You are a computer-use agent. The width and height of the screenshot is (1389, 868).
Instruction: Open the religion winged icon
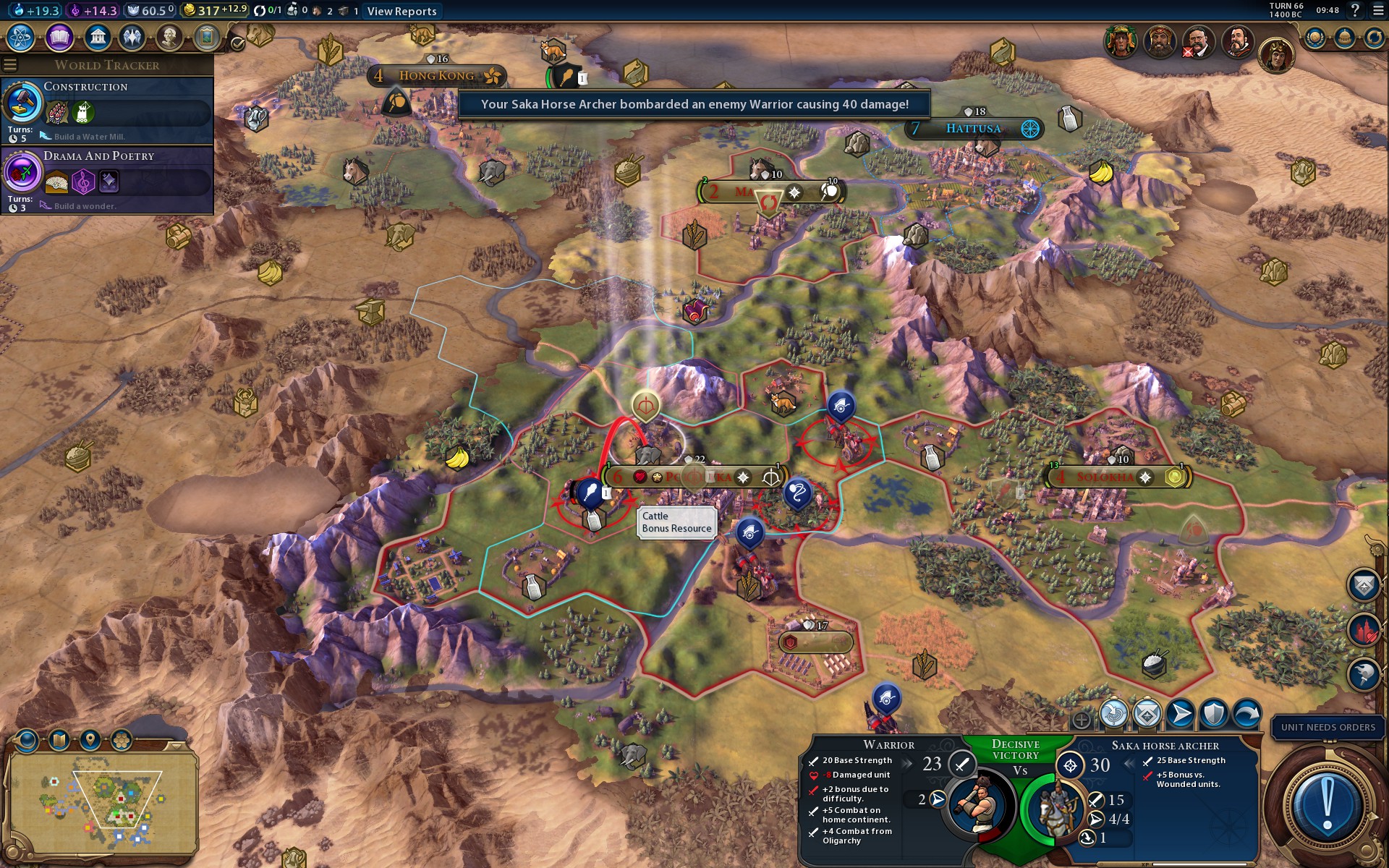tap(132, 37)
